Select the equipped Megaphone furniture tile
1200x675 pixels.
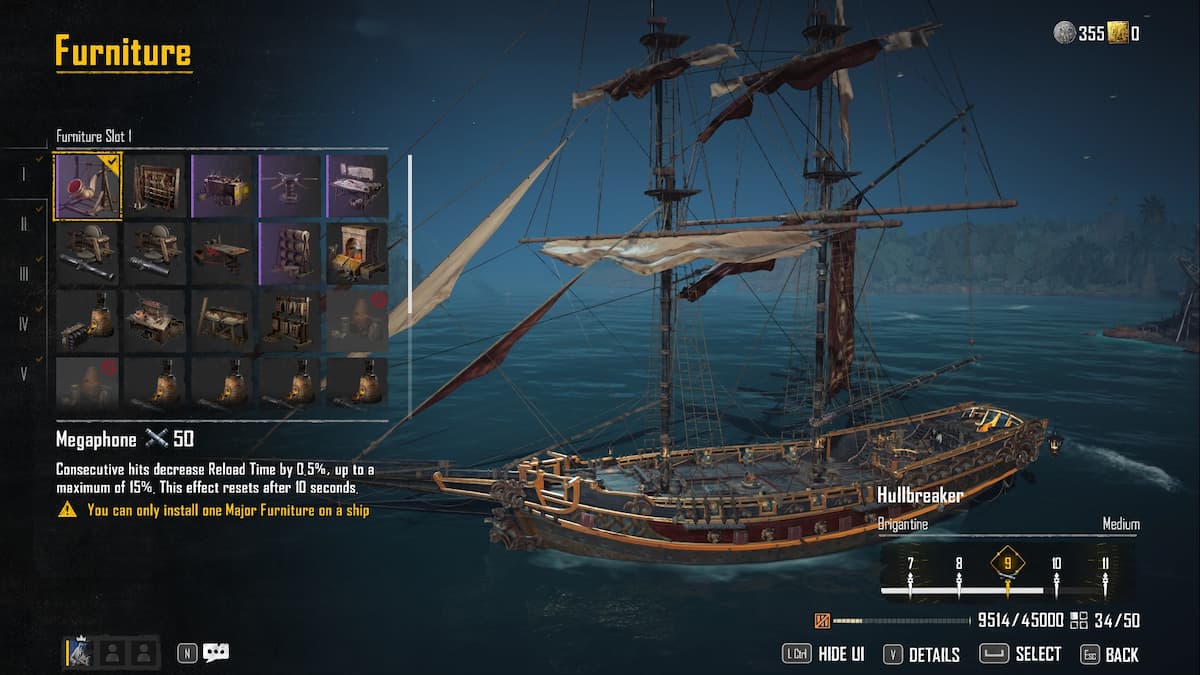tap(88, 185)
